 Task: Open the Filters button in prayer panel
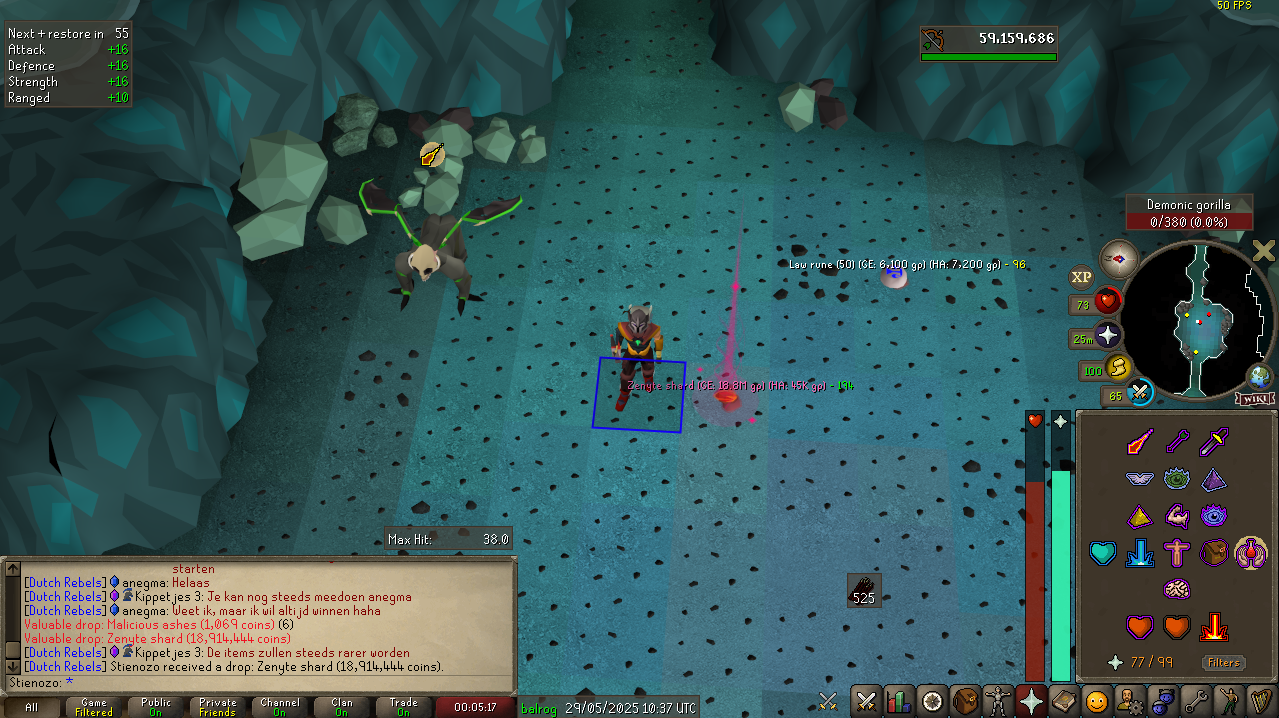point(1223,662)
